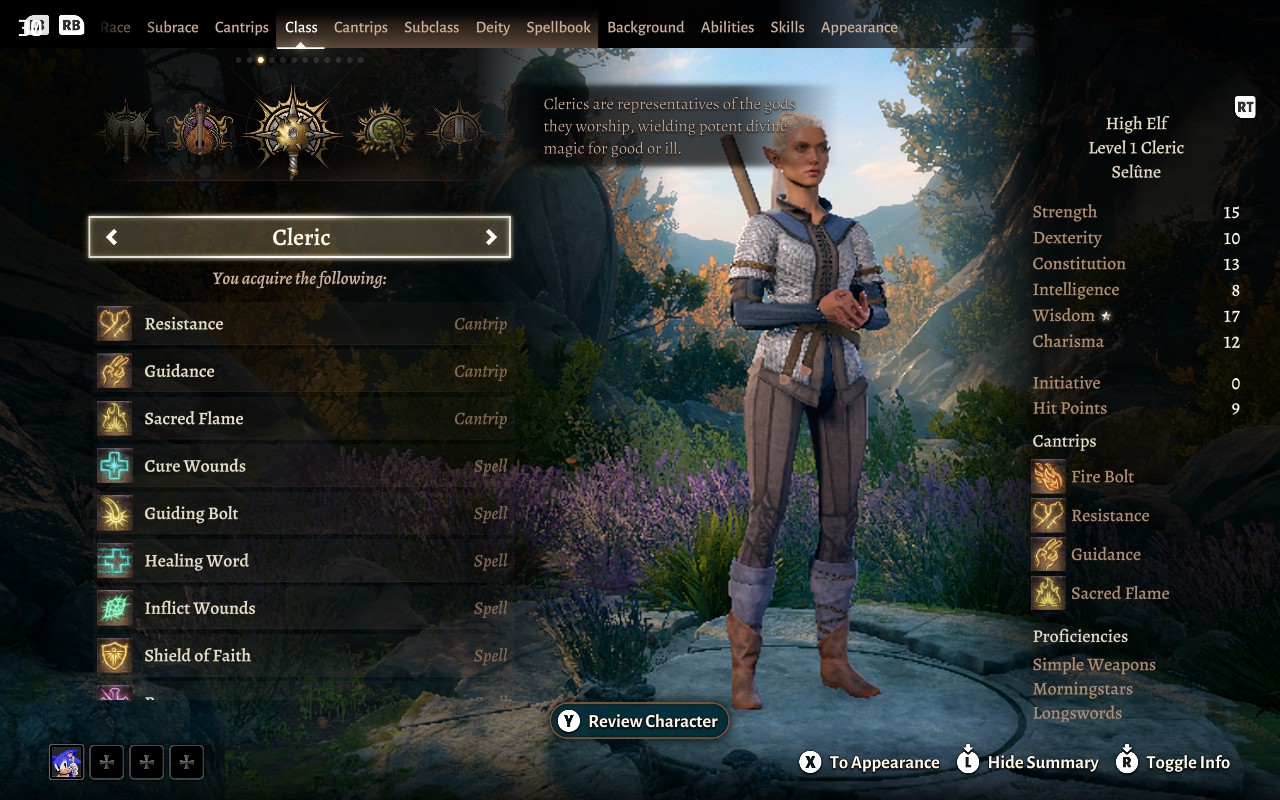The image size is (1280, 800).
Task: Click the Inflict Wounds spell icon
Action: [x=115, y=608]
